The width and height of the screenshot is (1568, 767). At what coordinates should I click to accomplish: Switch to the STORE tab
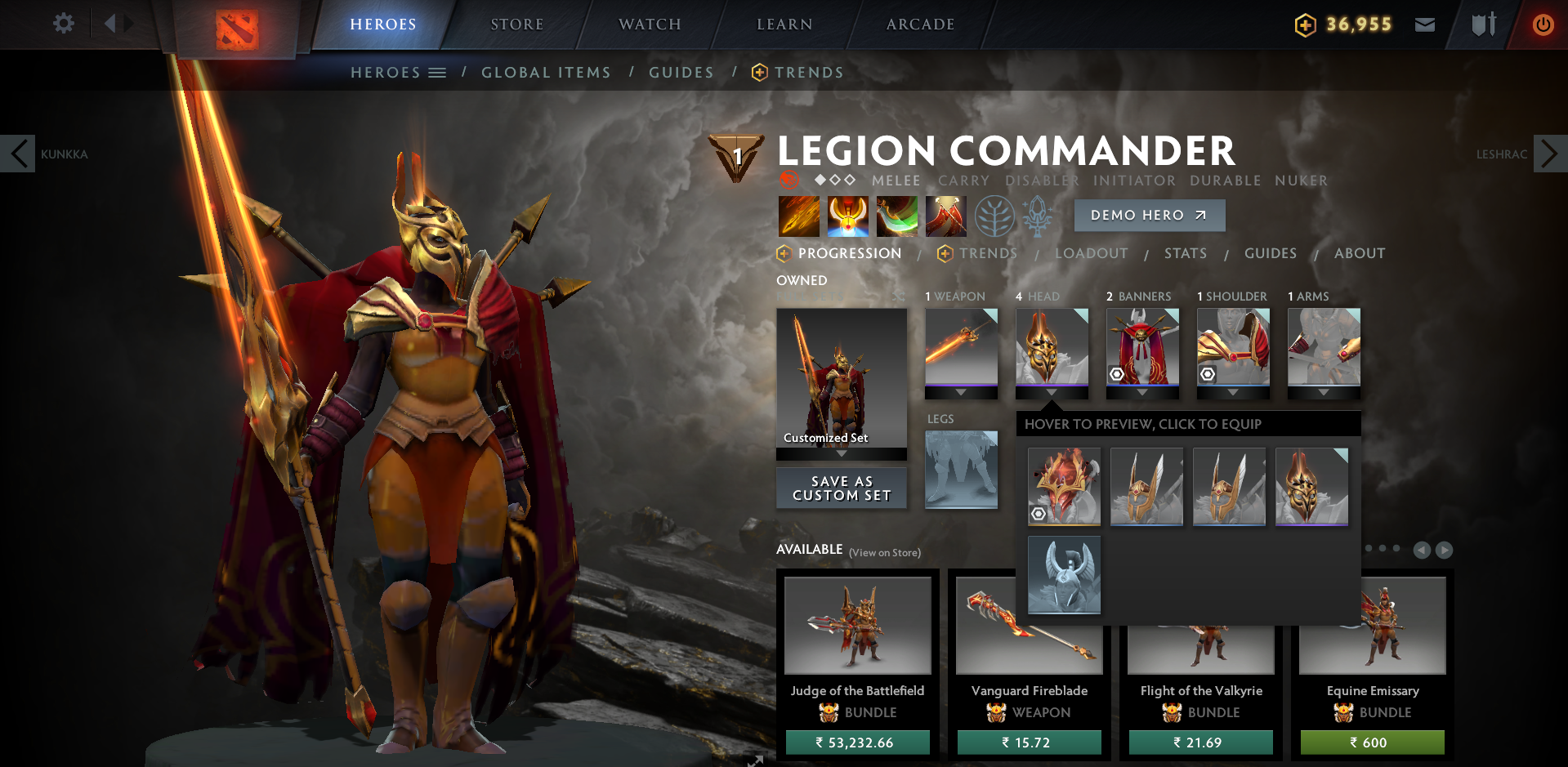click(516, 24)
